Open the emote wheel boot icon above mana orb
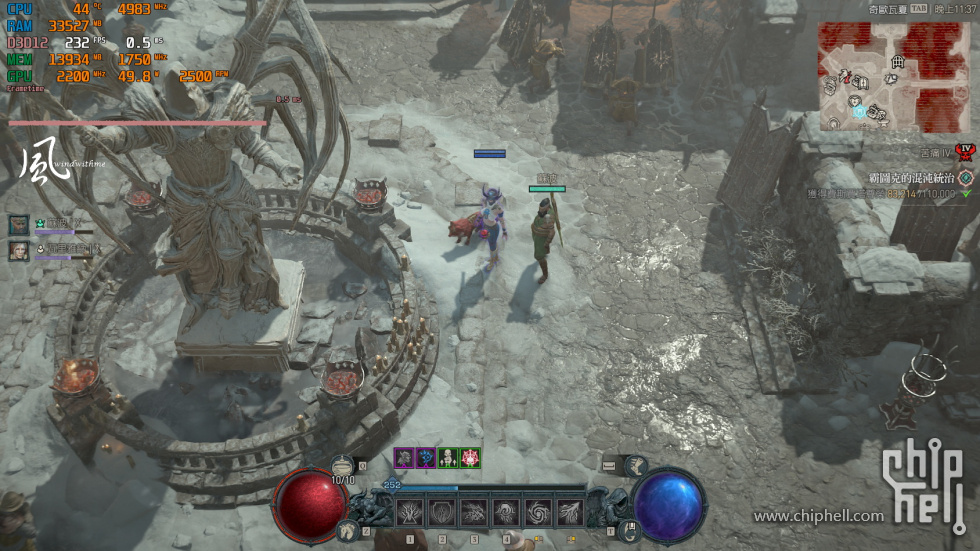Screen dimensions: 980x551 point(635,465)
